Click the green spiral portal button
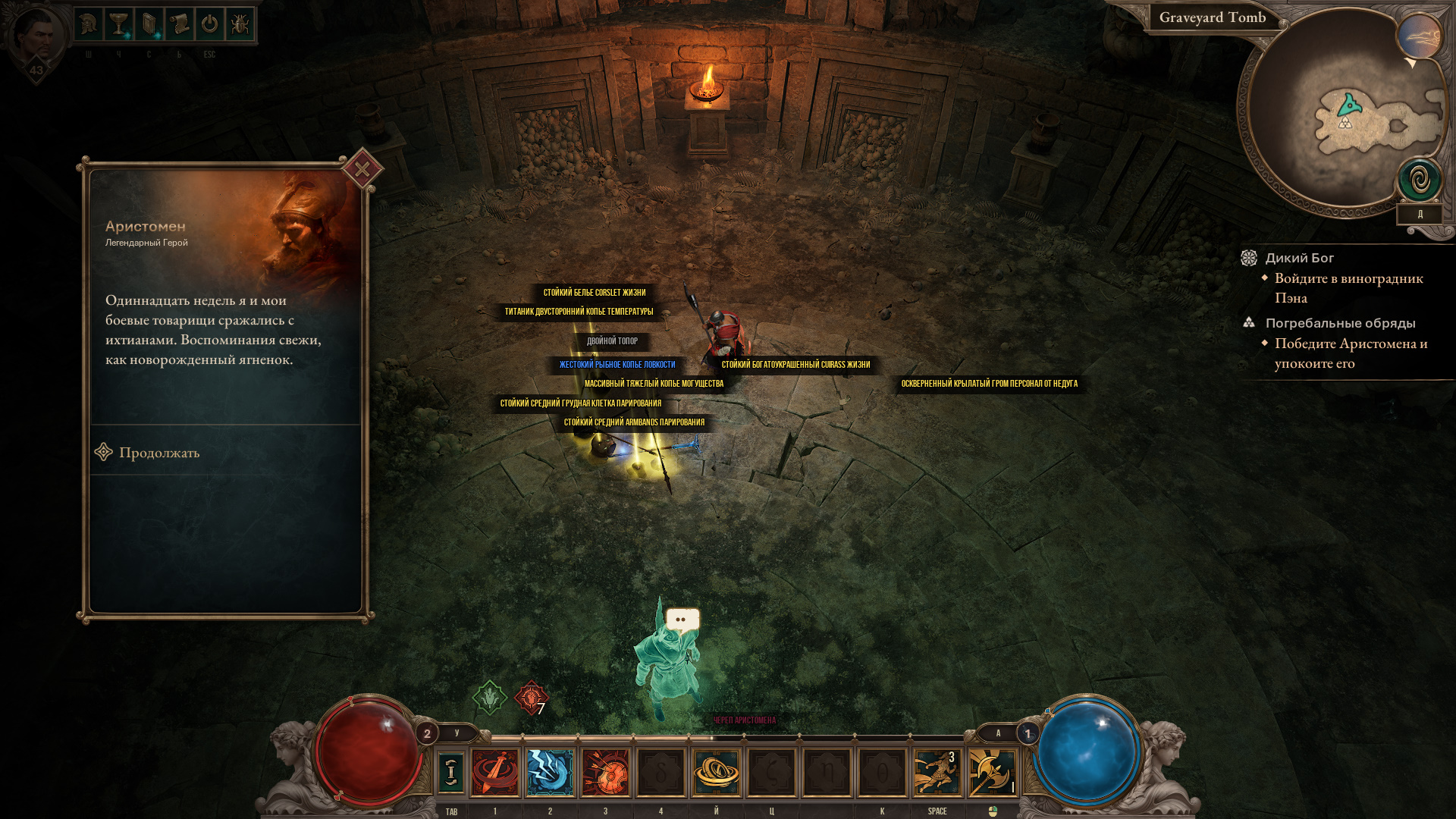The height and width of the screenshot is (819, 1456). coord(1420,180)
